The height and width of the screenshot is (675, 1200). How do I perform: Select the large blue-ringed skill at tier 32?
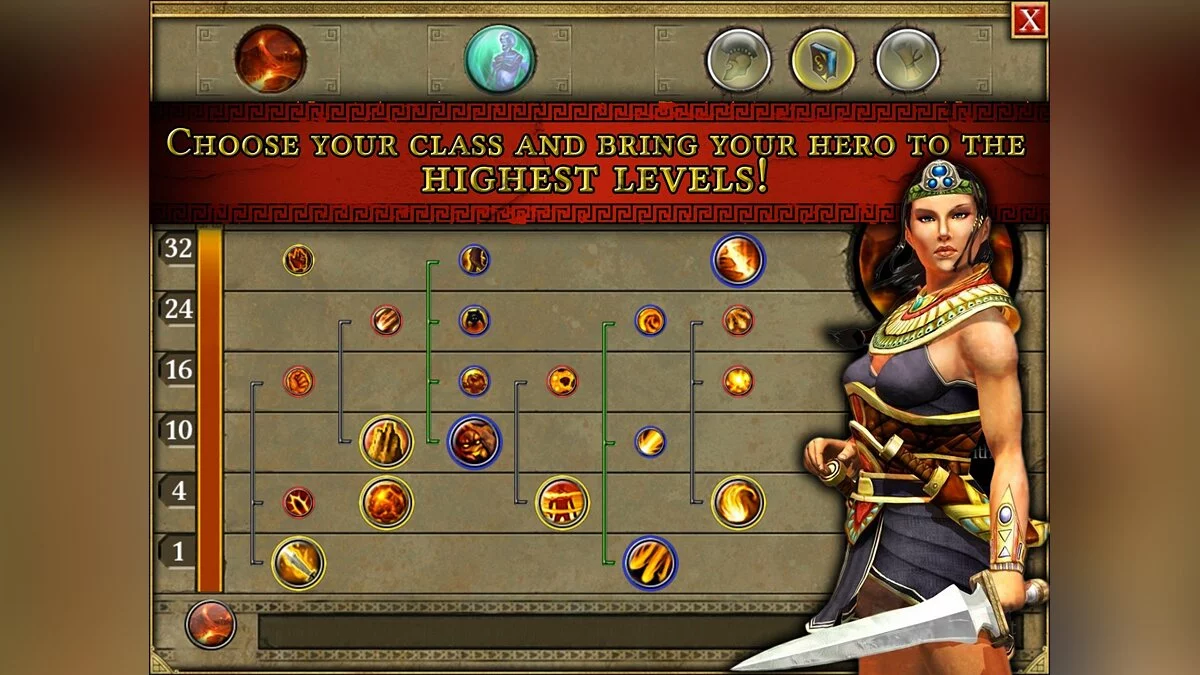[738, 260]
